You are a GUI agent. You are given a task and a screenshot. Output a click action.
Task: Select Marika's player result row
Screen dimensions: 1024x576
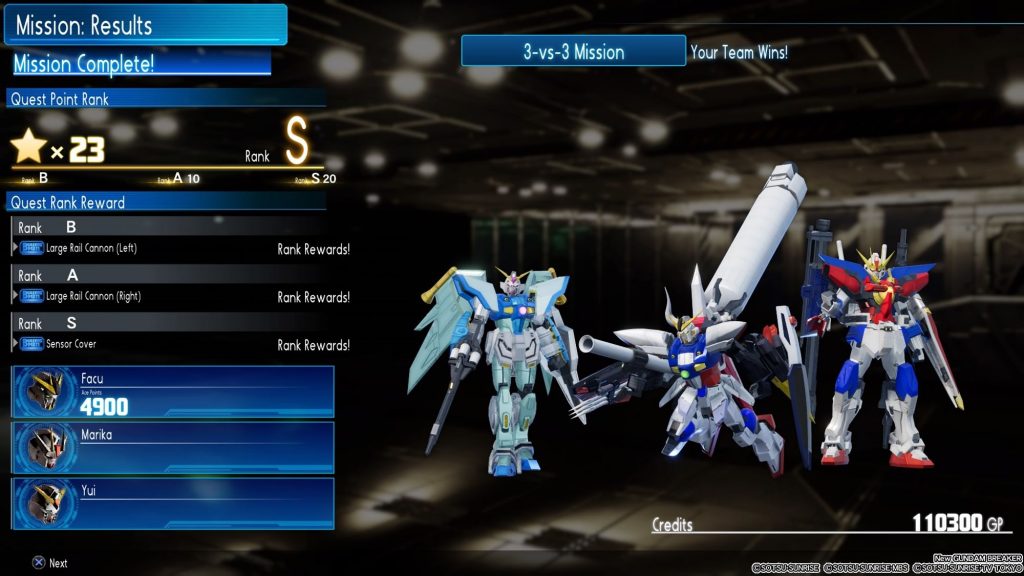tap(173, 447)
